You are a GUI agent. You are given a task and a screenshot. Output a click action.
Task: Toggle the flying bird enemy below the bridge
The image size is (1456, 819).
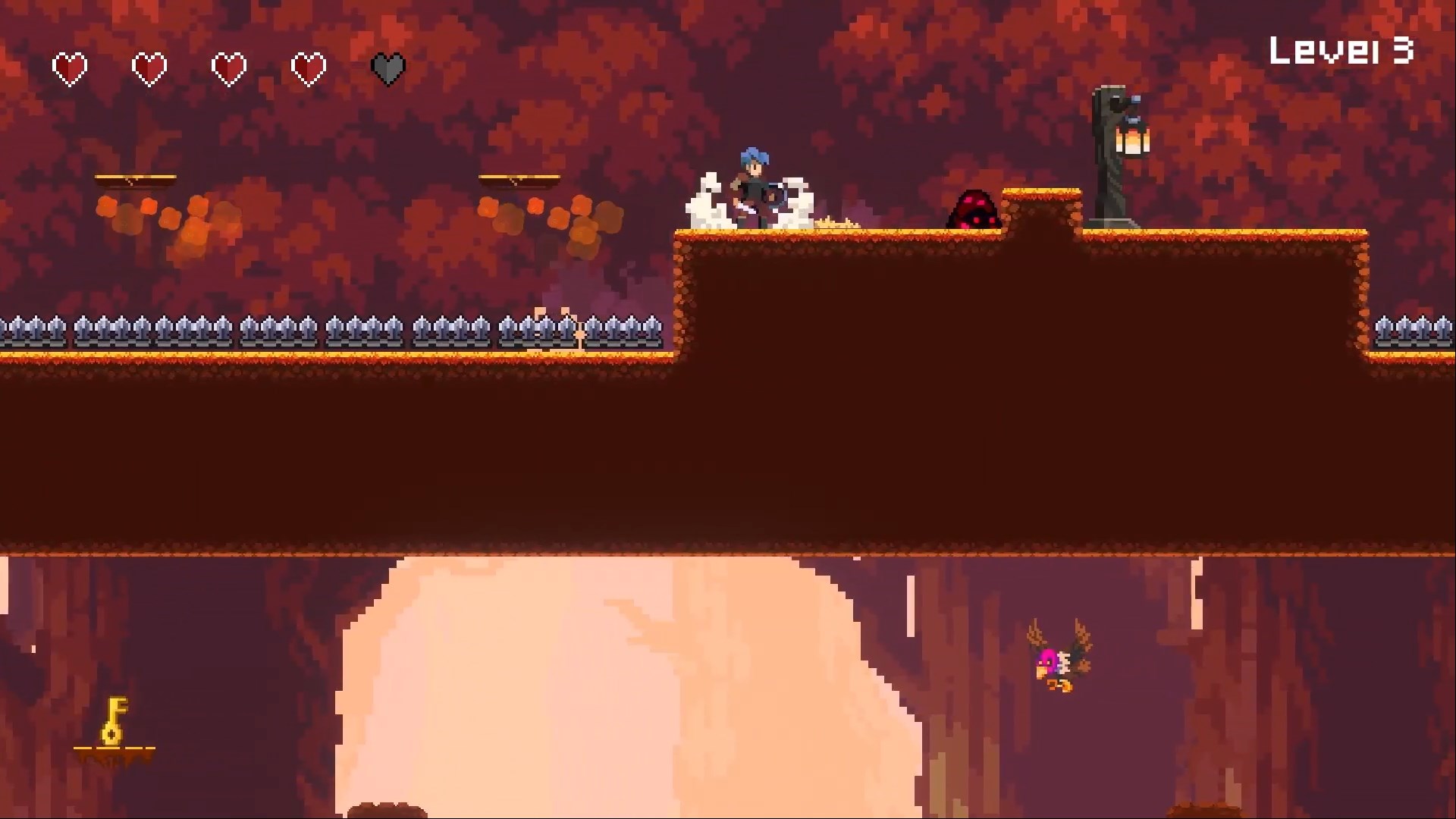(1058, 657)
